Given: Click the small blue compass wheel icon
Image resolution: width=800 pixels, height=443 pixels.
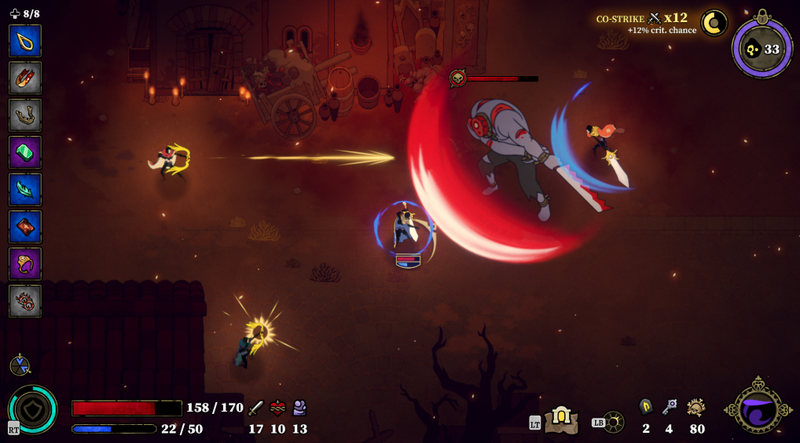Looking at the screenshot, I should [x=19, y=366].
